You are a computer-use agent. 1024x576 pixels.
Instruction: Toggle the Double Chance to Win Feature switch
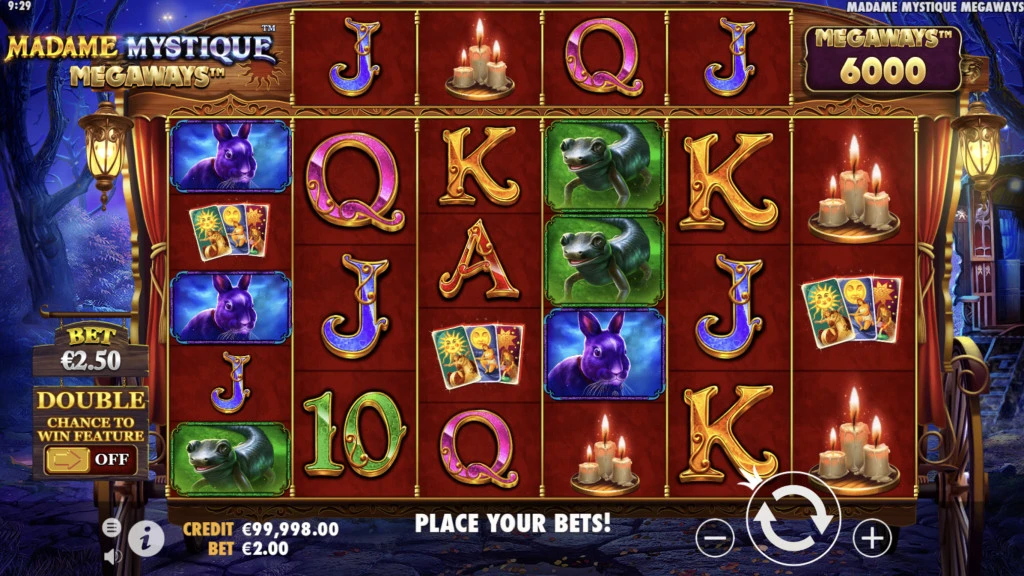tap(90, 460)
